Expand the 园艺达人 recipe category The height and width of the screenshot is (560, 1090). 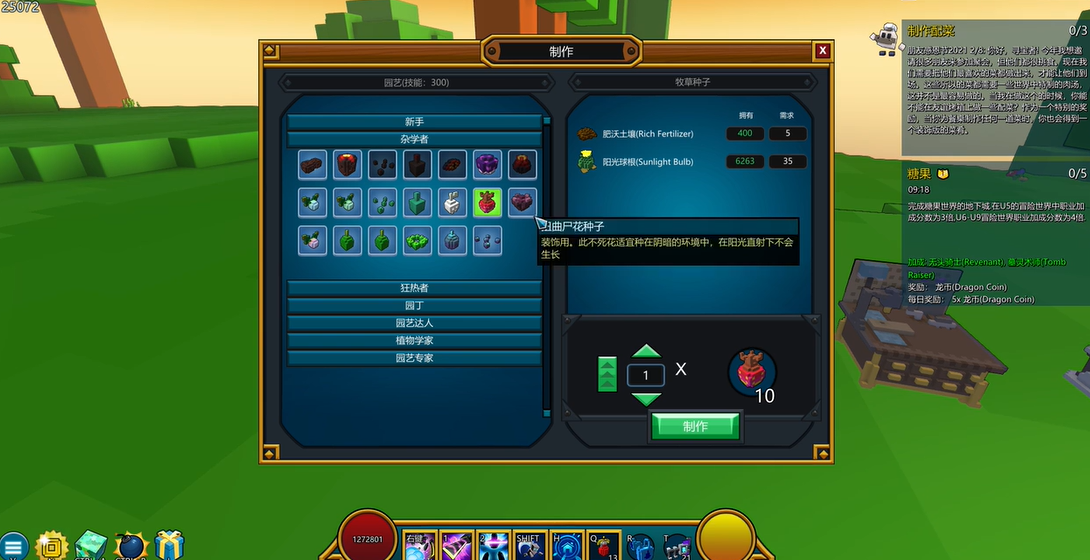(414, 323)
